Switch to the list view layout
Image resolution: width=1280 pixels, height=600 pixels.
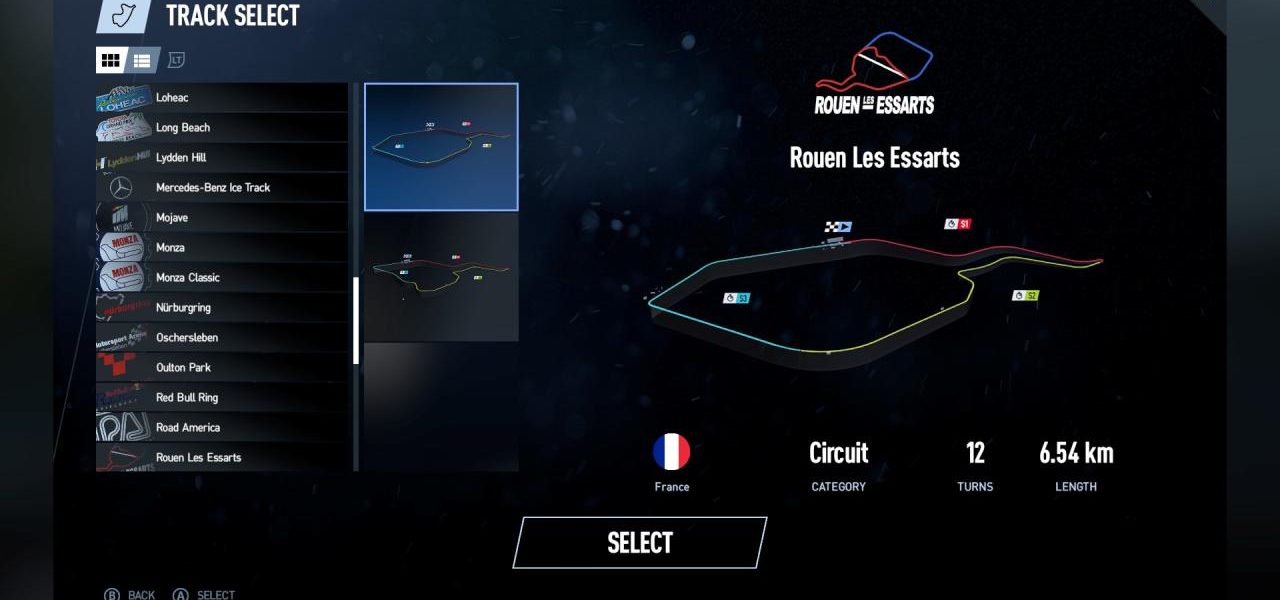[142, 60]
